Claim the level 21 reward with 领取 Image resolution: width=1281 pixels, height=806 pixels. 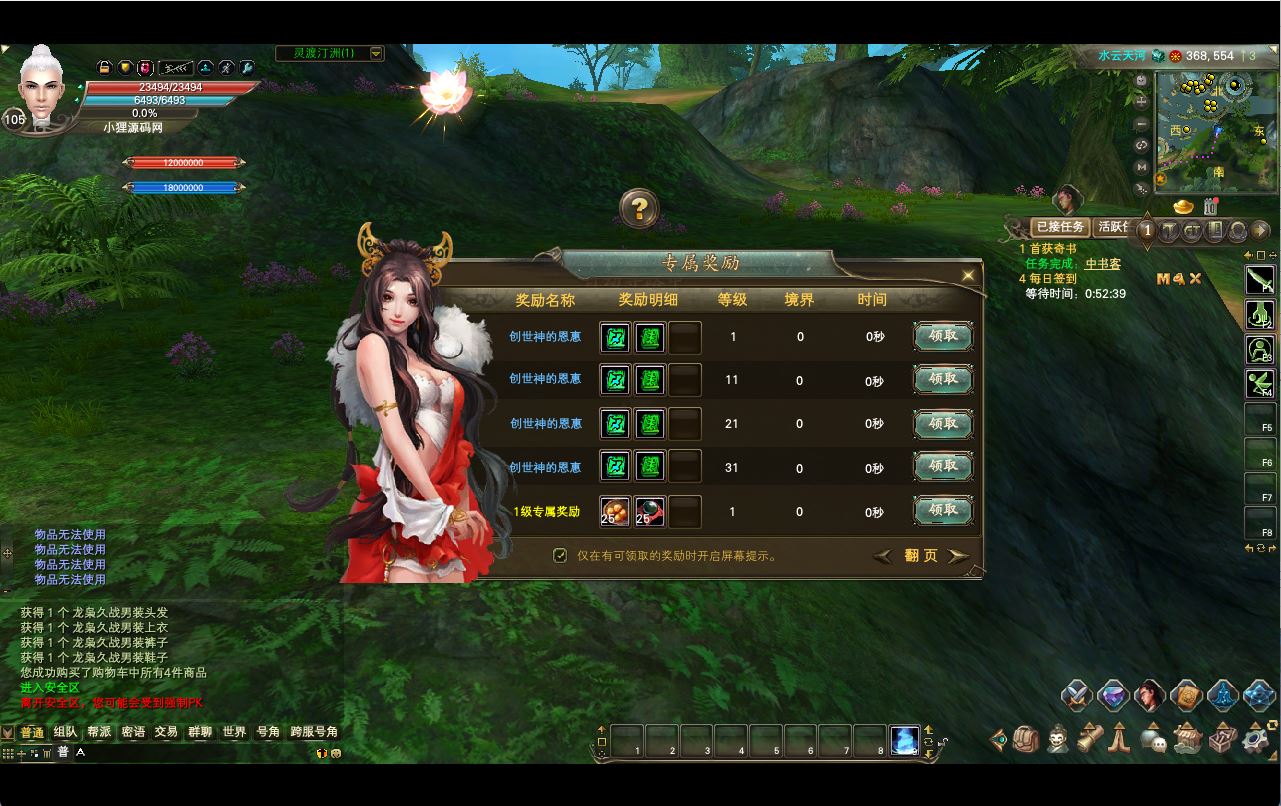tap(943, 424)
